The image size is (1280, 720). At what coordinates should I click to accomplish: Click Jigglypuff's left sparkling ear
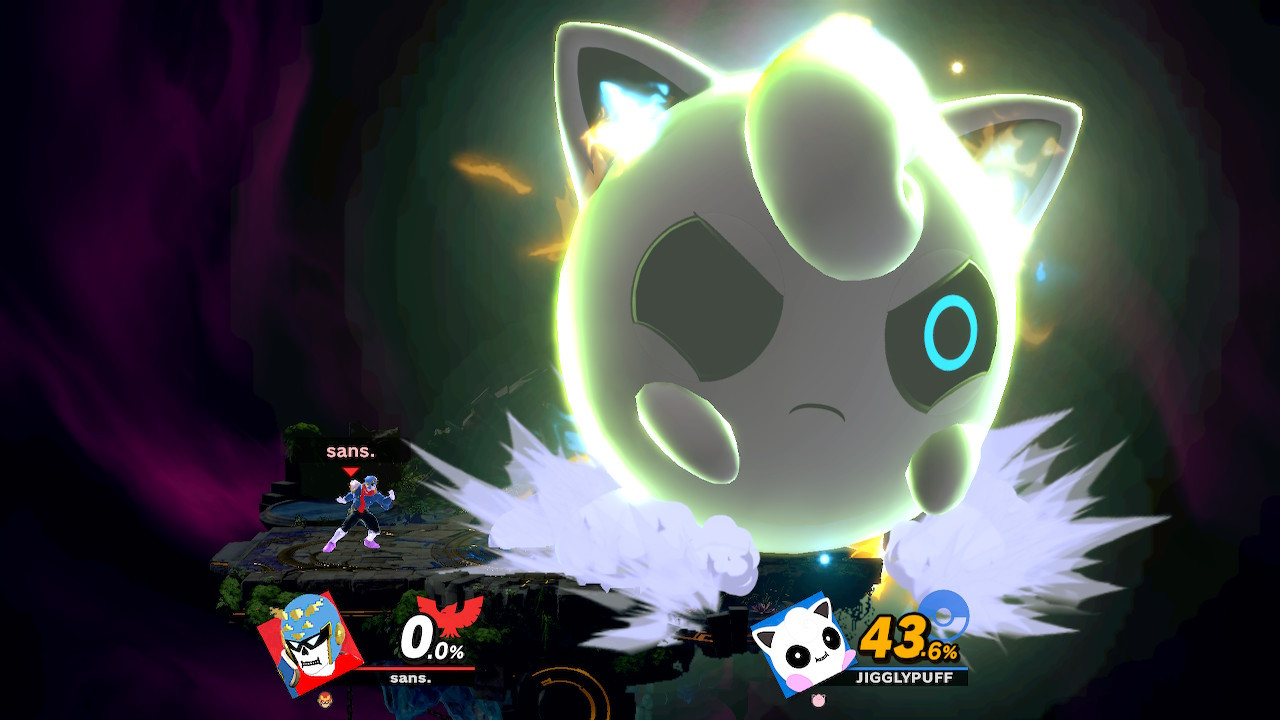pos(625,100)
